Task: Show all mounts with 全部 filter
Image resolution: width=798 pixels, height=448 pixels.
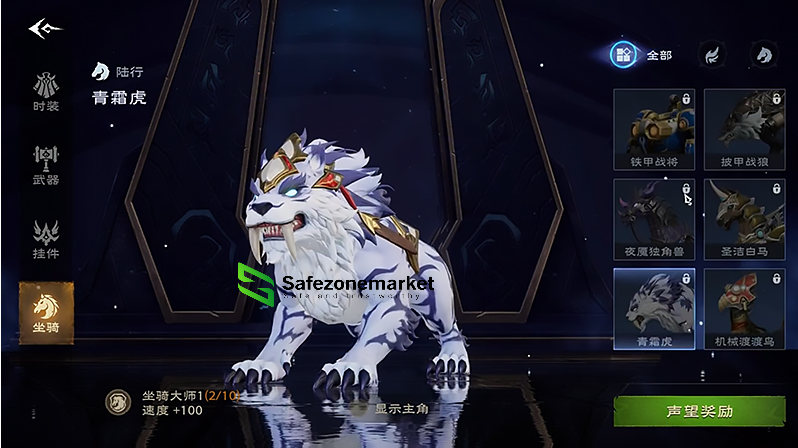Action: [x=640, y=55]
